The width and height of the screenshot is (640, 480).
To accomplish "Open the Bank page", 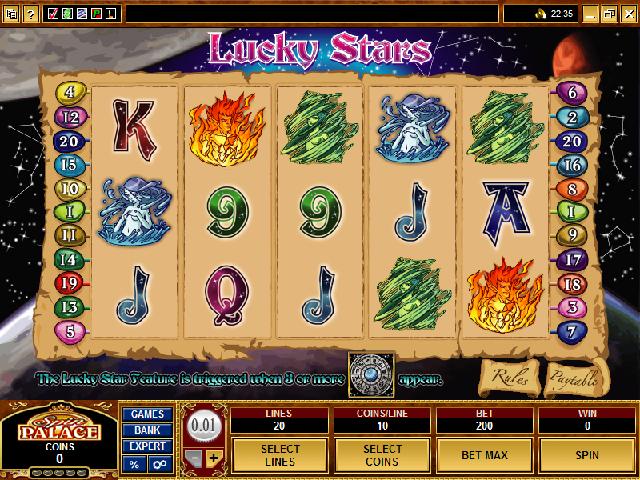I will (x=148, y=431).
